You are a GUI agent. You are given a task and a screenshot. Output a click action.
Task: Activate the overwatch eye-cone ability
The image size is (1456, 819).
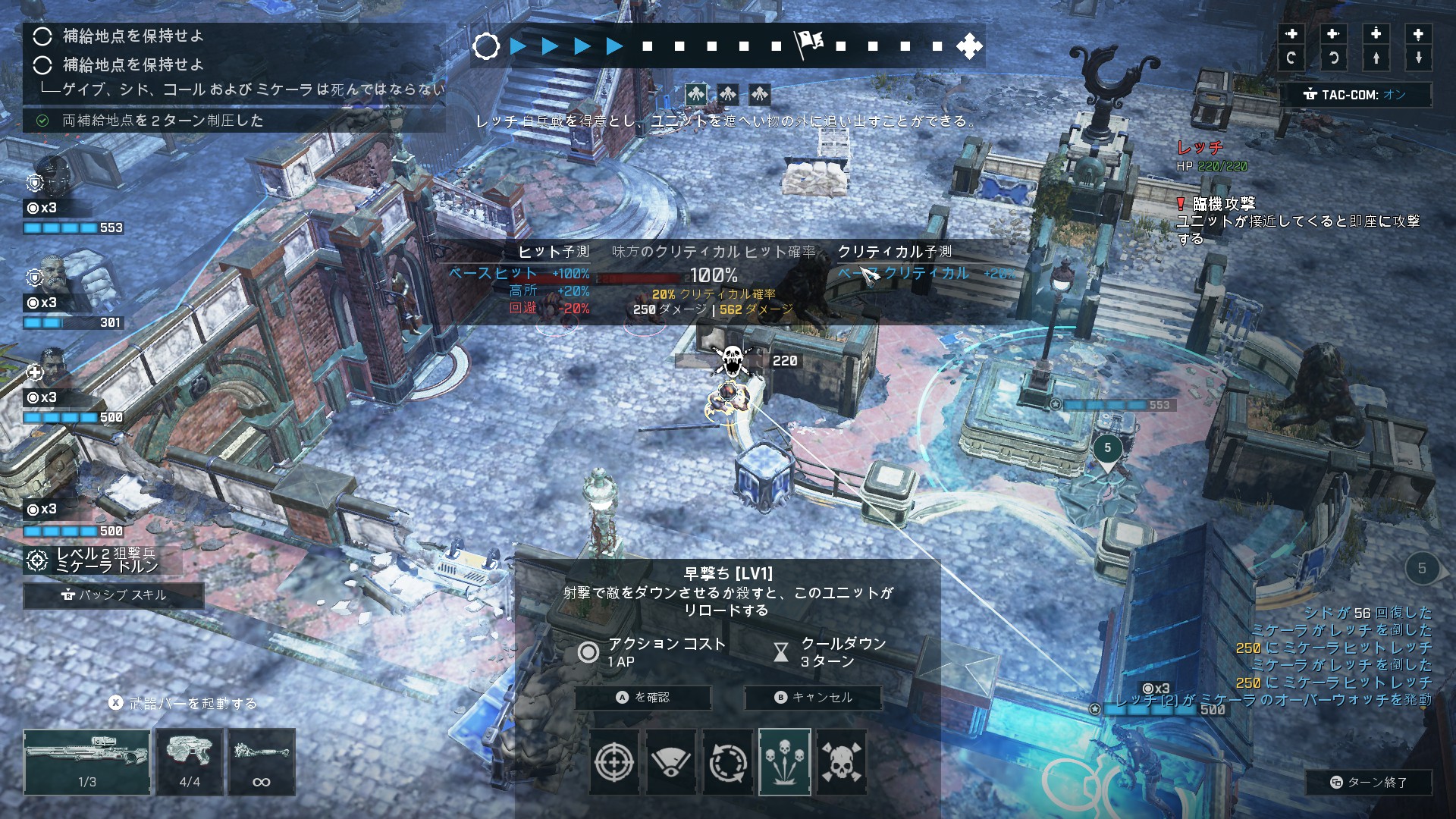[671, 762]
